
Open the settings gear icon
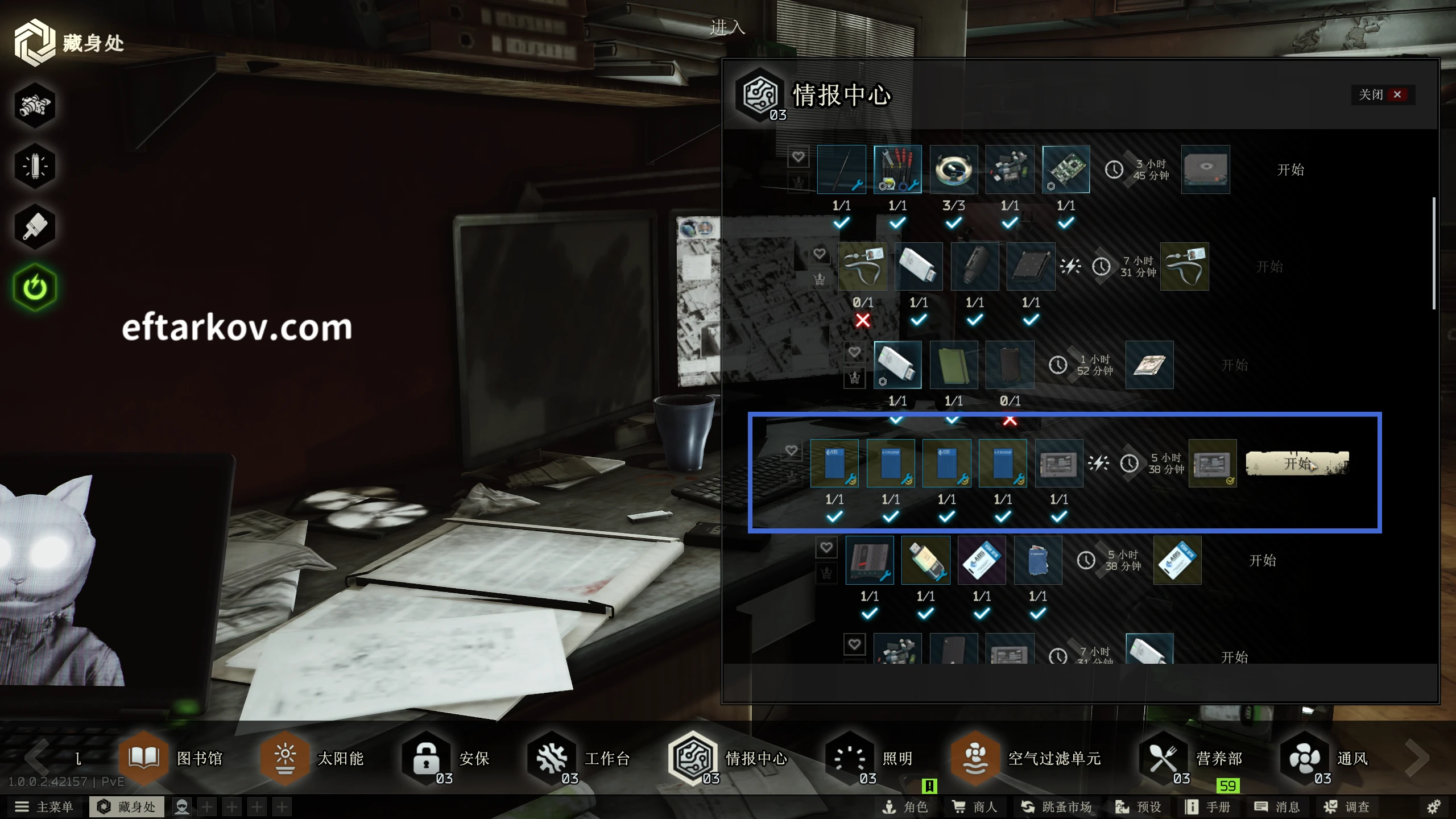(x=1433, y=806)
